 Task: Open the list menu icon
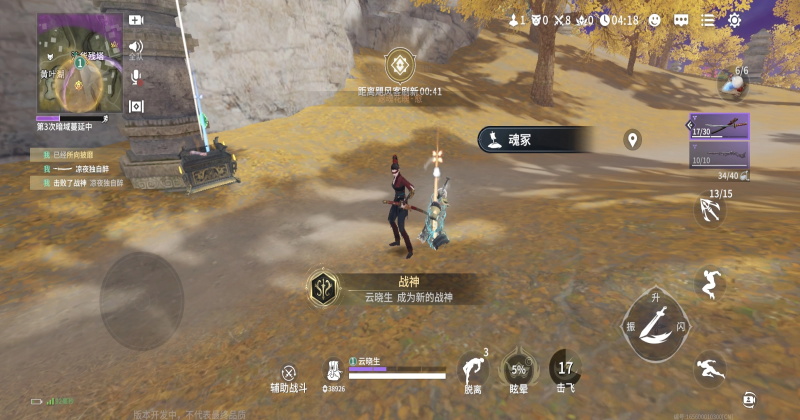coord(708,20)
